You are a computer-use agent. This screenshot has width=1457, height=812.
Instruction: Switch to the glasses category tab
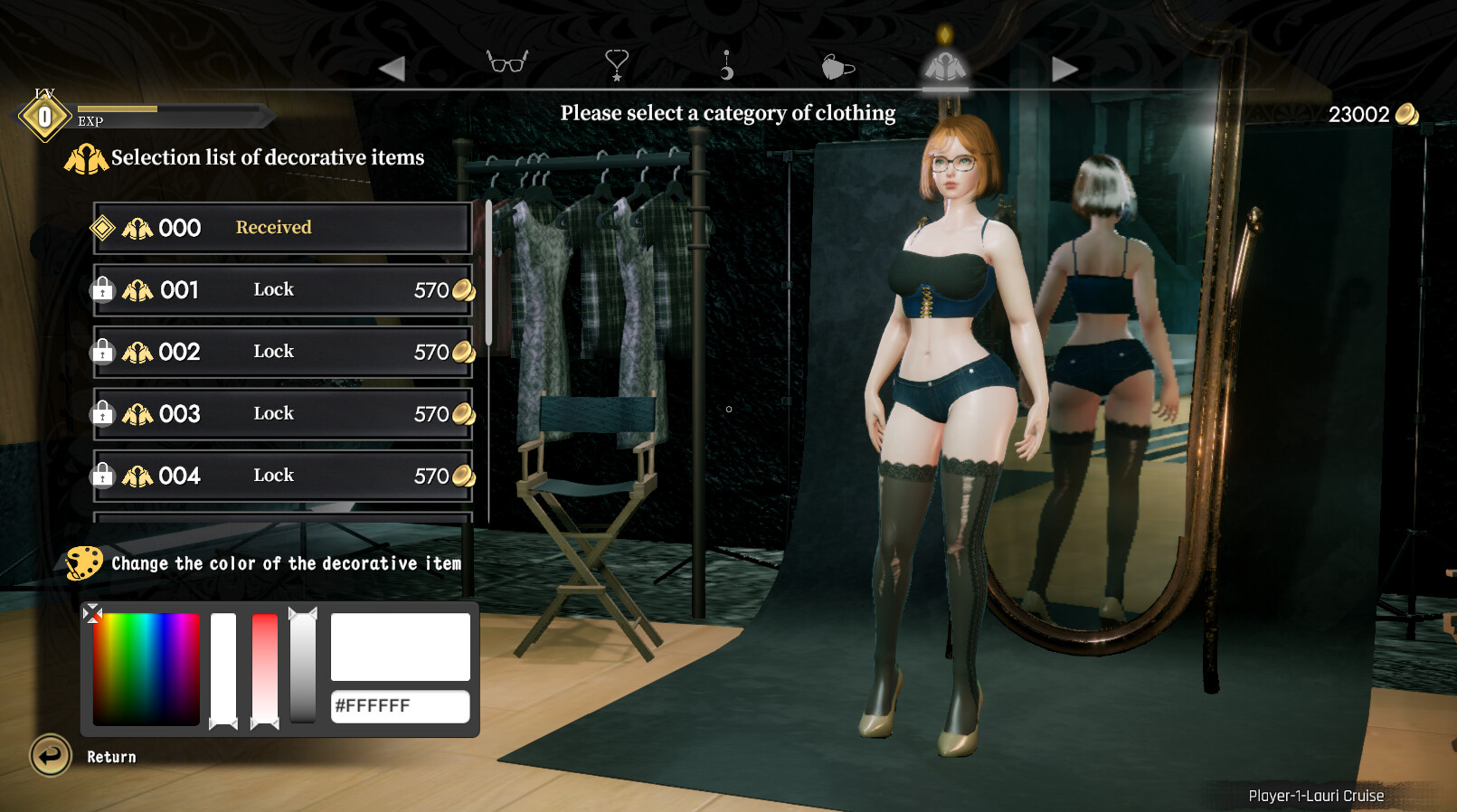pyautogui.click(x=506, y=63)
